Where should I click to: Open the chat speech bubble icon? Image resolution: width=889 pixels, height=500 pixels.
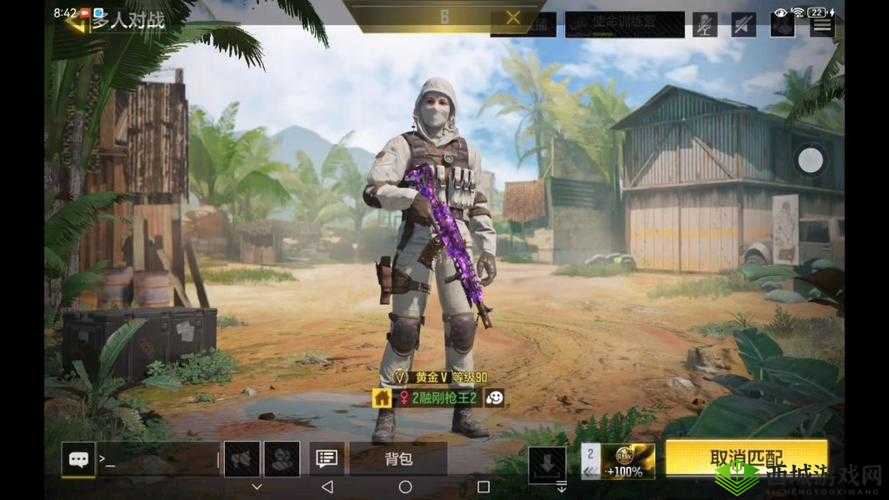click(77, 459)
